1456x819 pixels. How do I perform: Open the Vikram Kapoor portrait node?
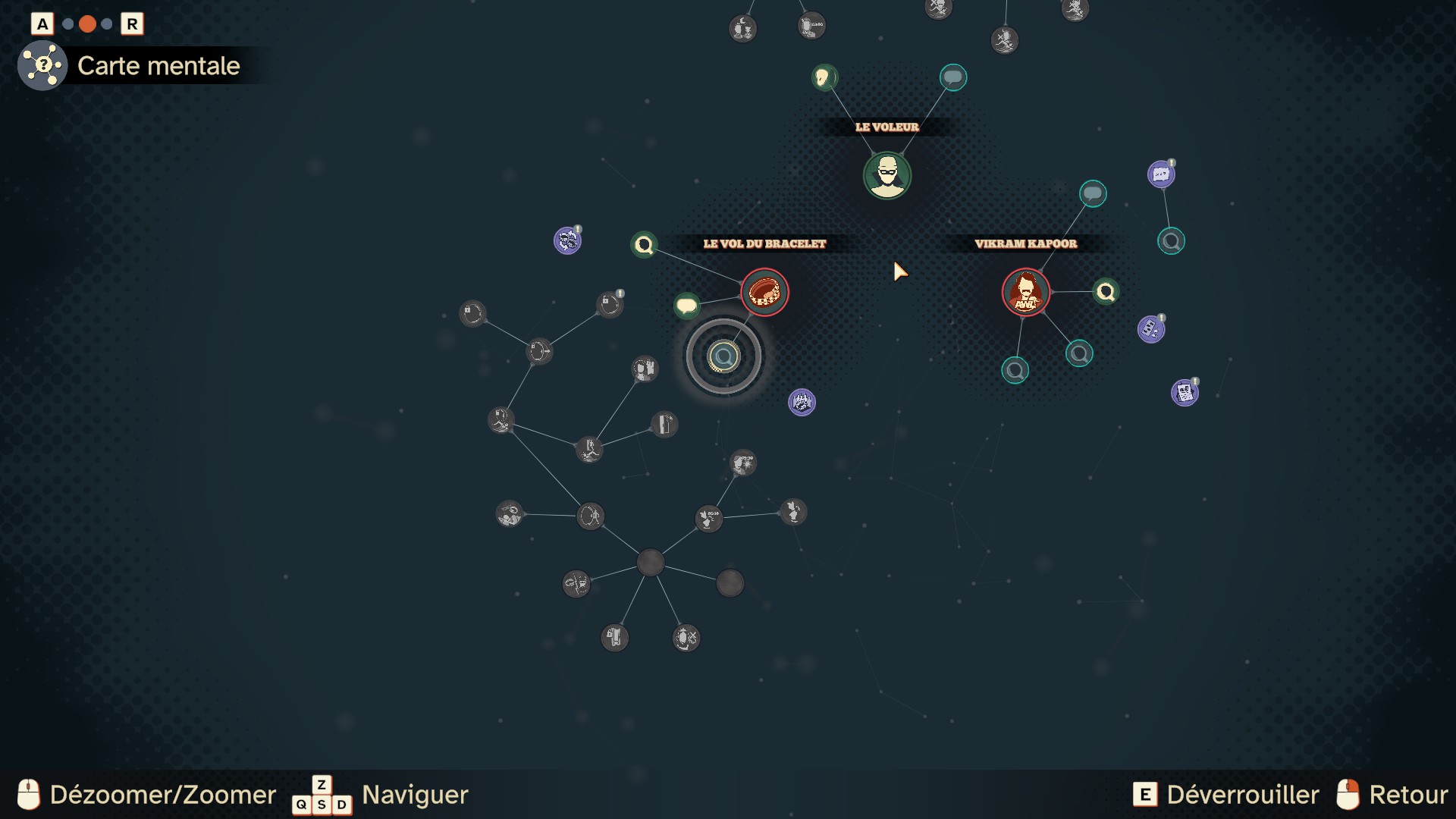tap(1026, 292)
